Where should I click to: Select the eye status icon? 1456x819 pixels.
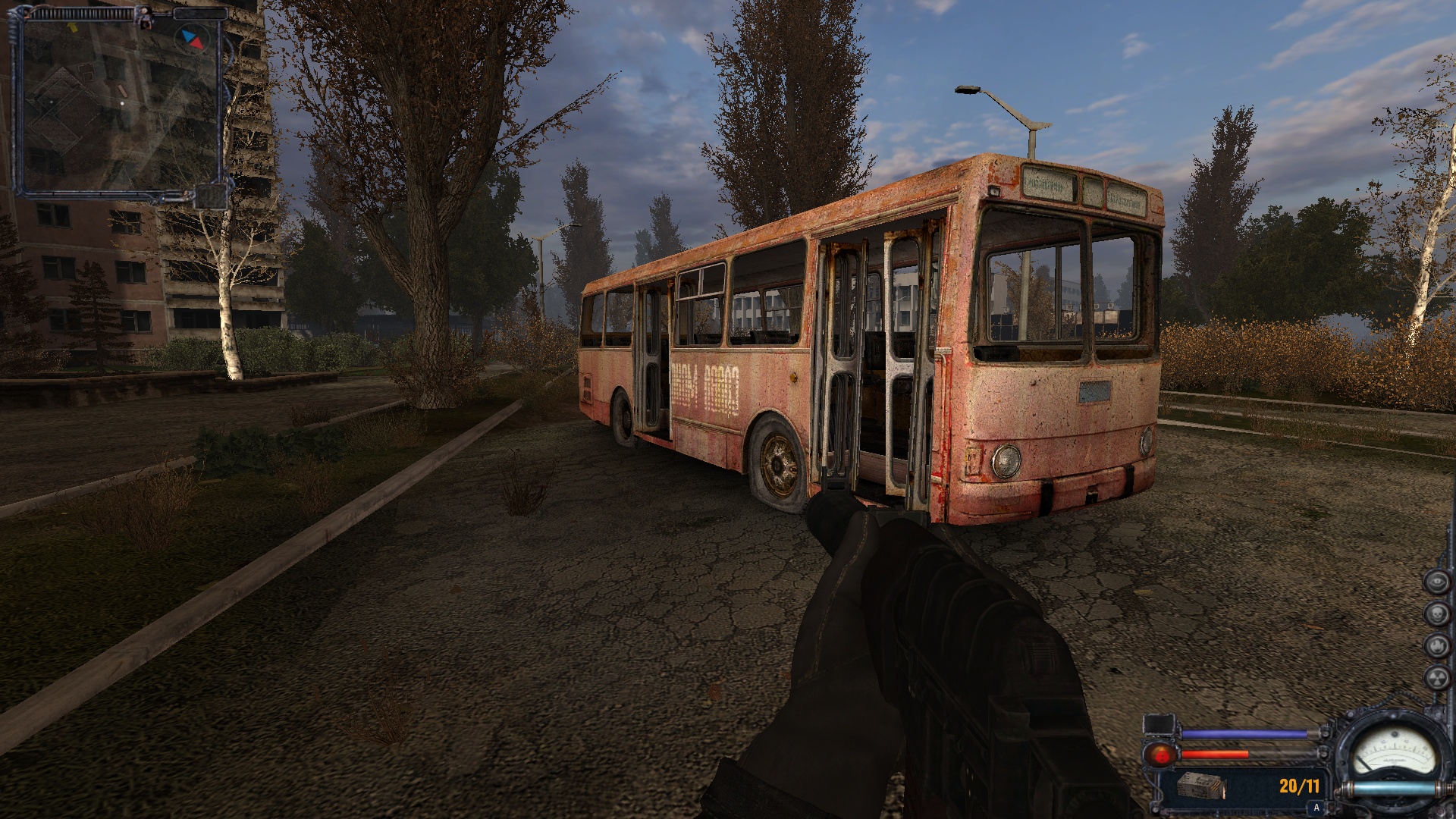(1436, 582)
